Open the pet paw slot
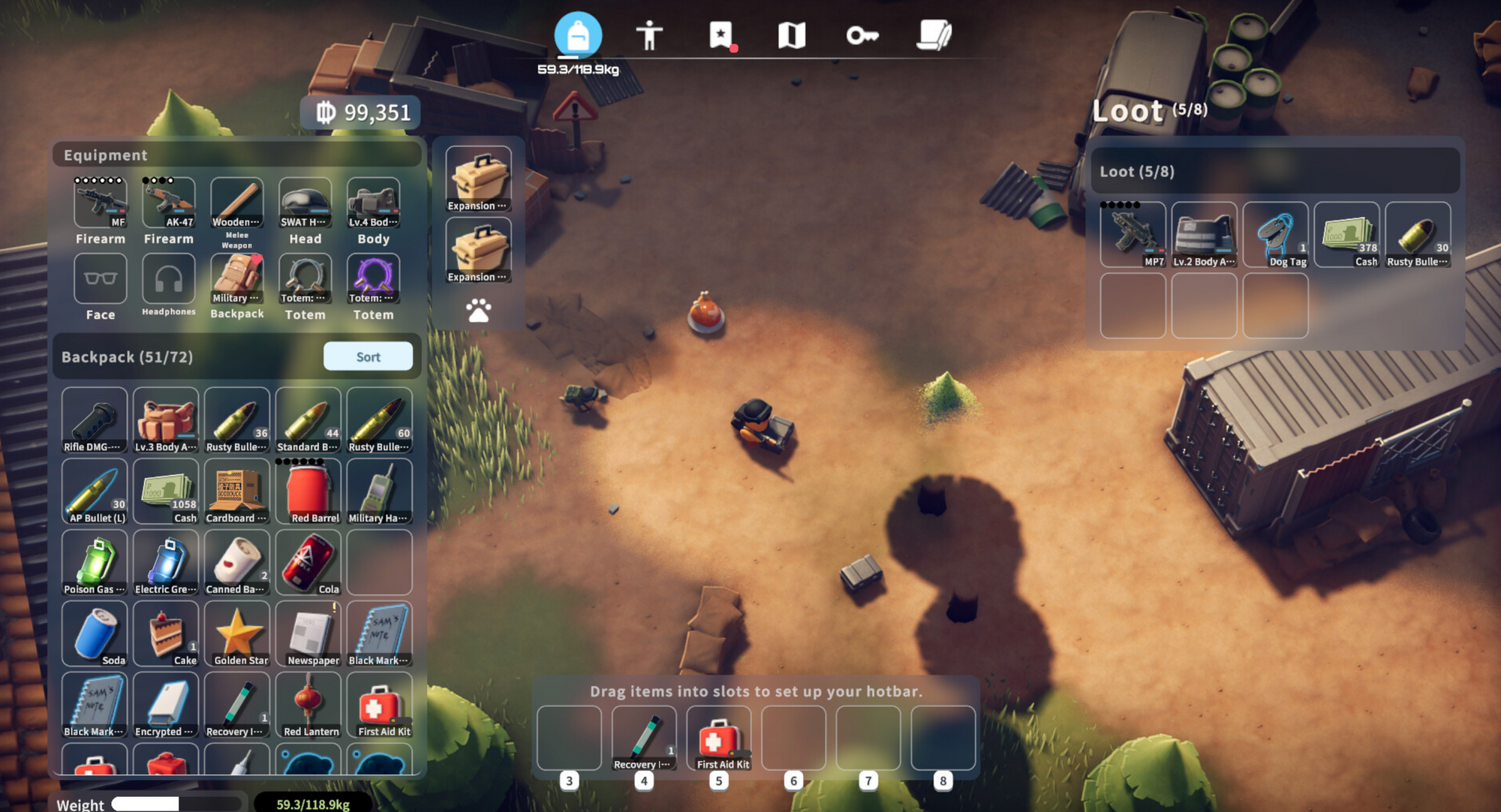Viewport: 1501px width, 812px height. tap(478, 310)
